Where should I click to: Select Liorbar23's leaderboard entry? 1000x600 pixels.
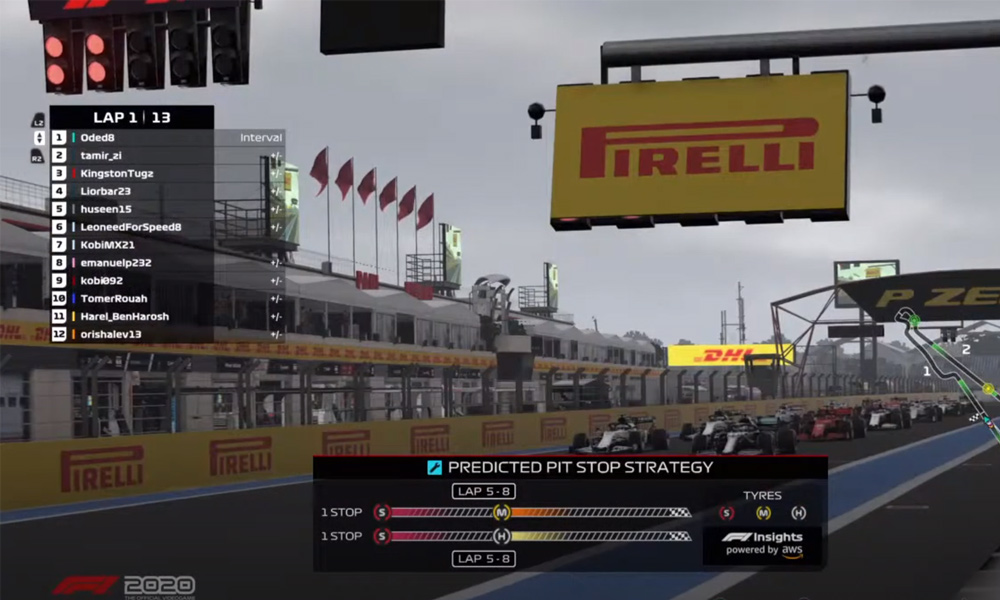(105, 192)
